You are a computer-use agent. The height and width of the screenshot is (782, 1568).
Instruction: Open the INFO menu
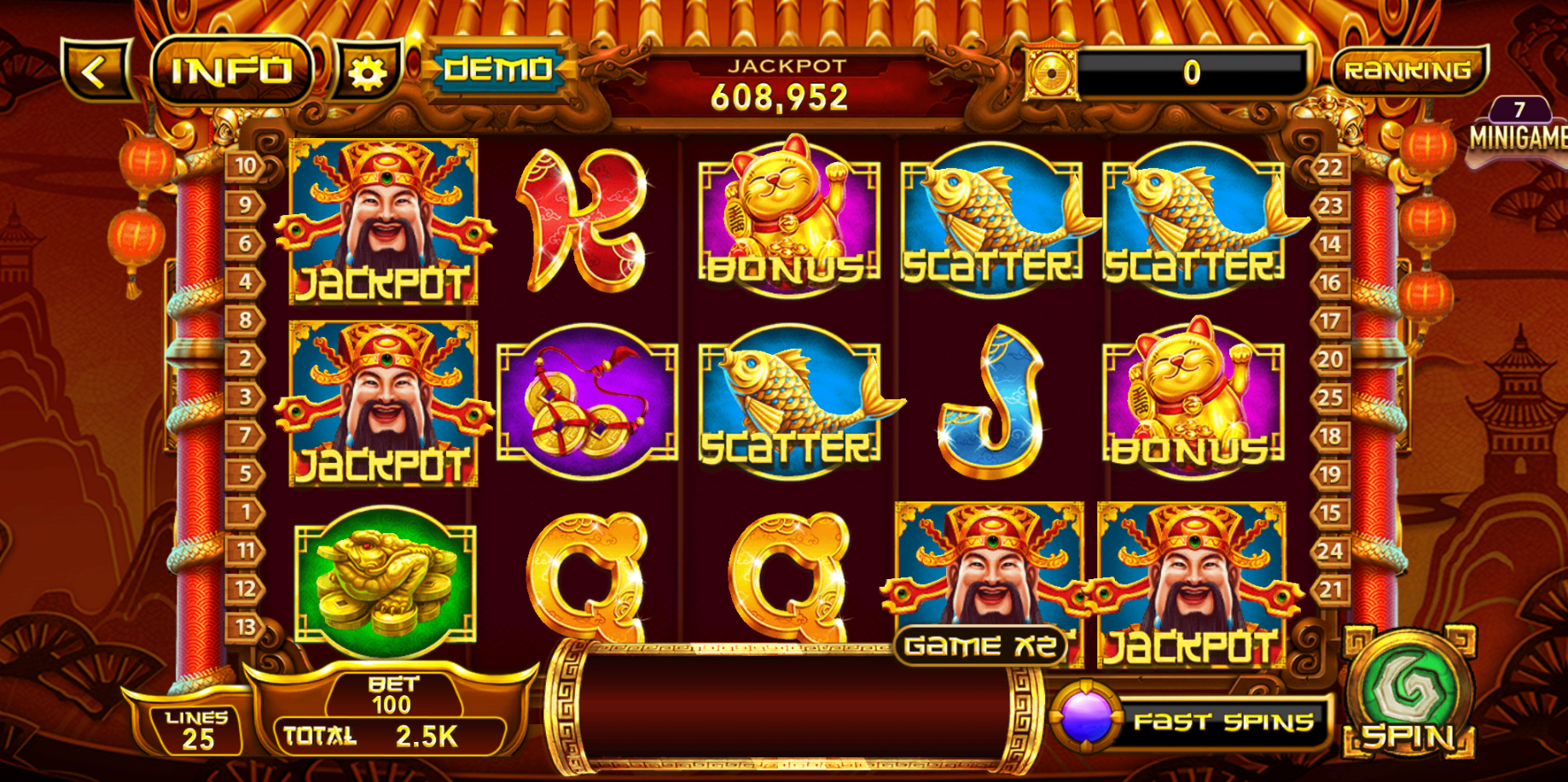(x=232, y=70)
